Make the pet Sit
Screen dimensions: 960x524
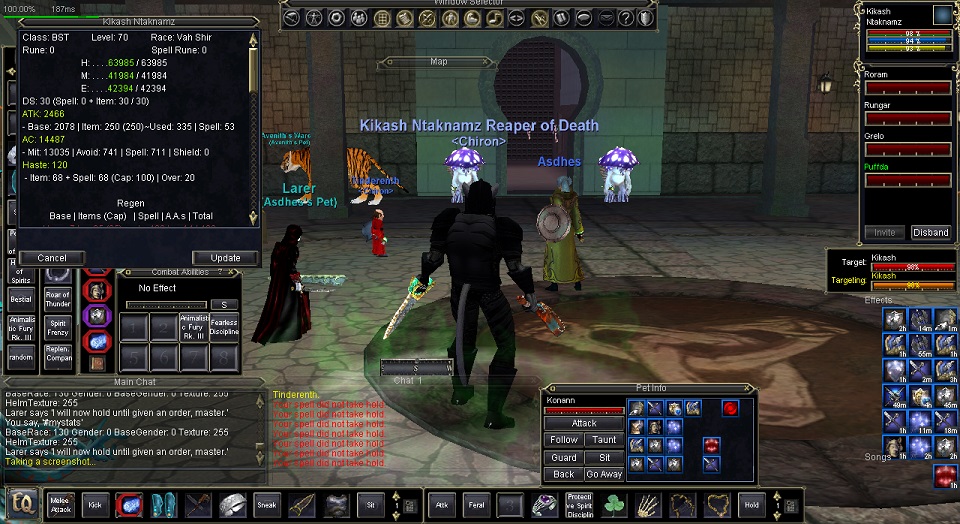click(603, 457)
